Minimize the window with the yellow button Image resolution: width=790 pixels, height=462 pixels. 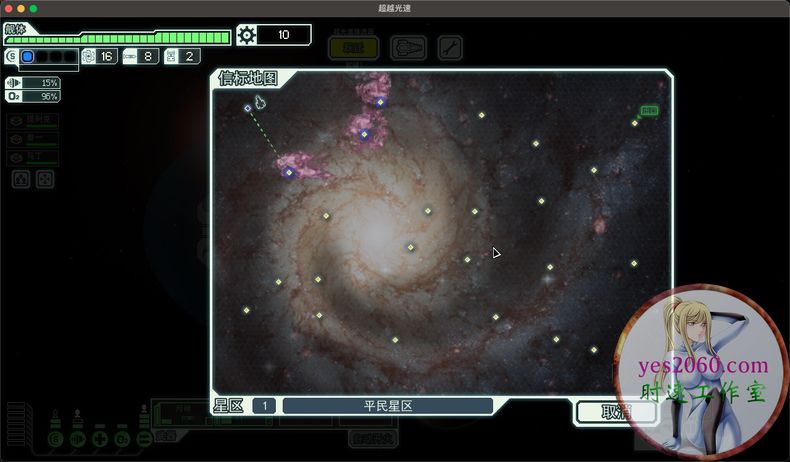20,8
